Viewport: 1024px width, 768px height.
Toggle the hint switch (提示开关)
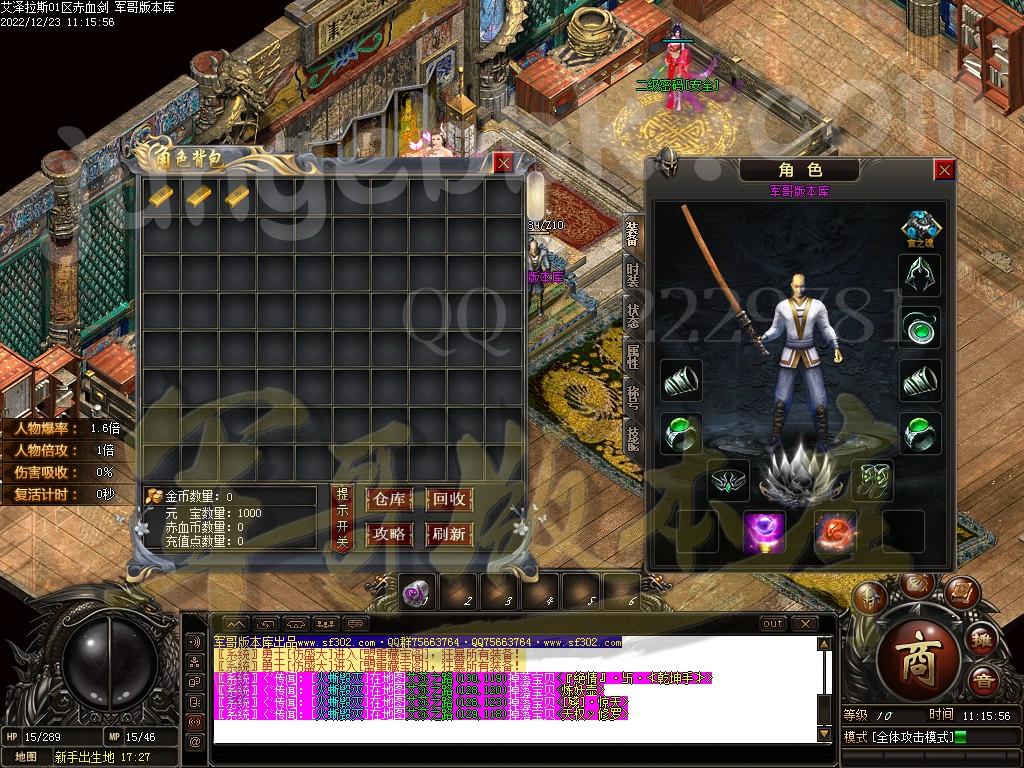[342, 518]
